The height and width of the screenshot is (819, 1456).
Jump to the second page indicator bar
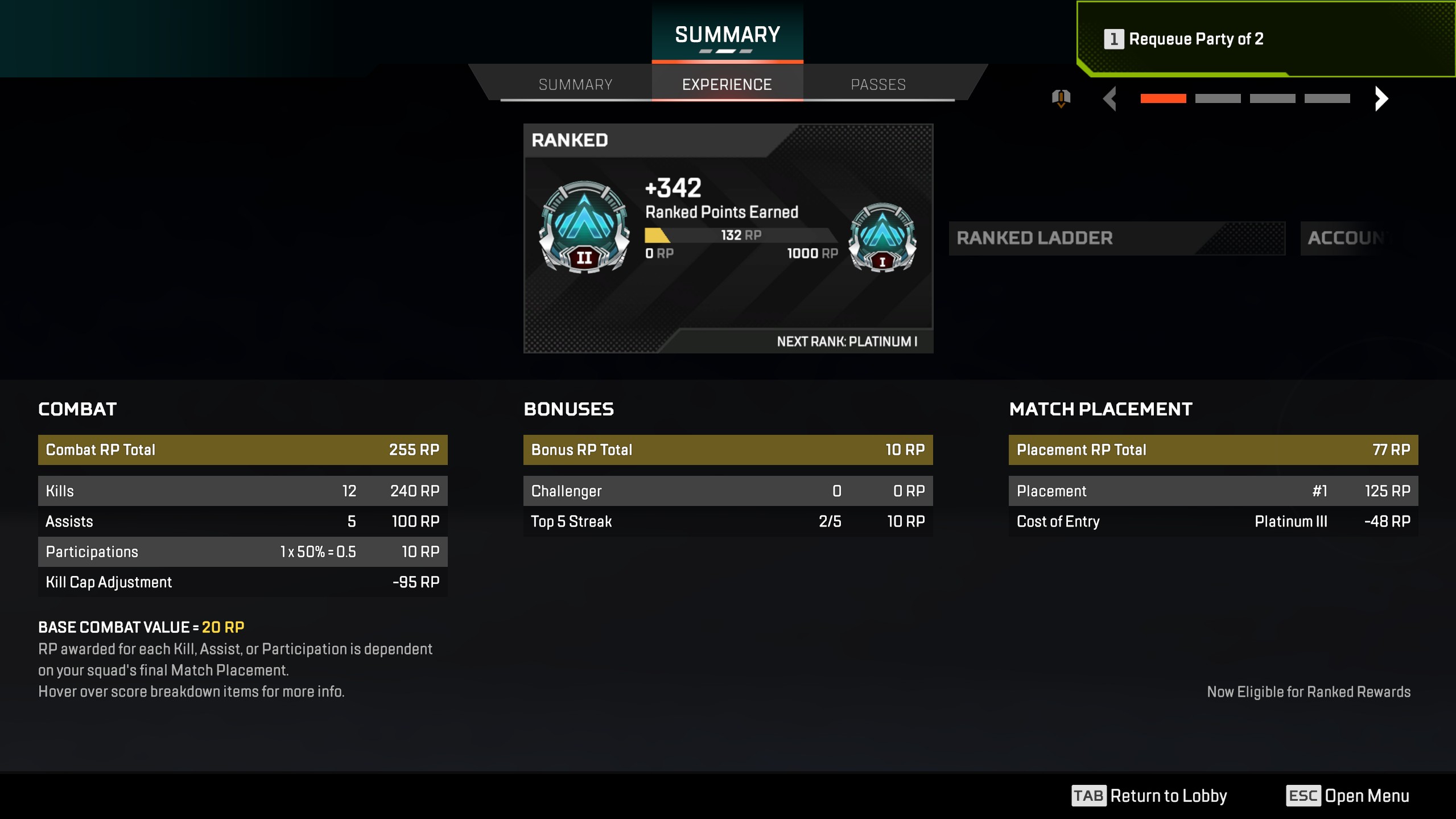click(1218, 98)
